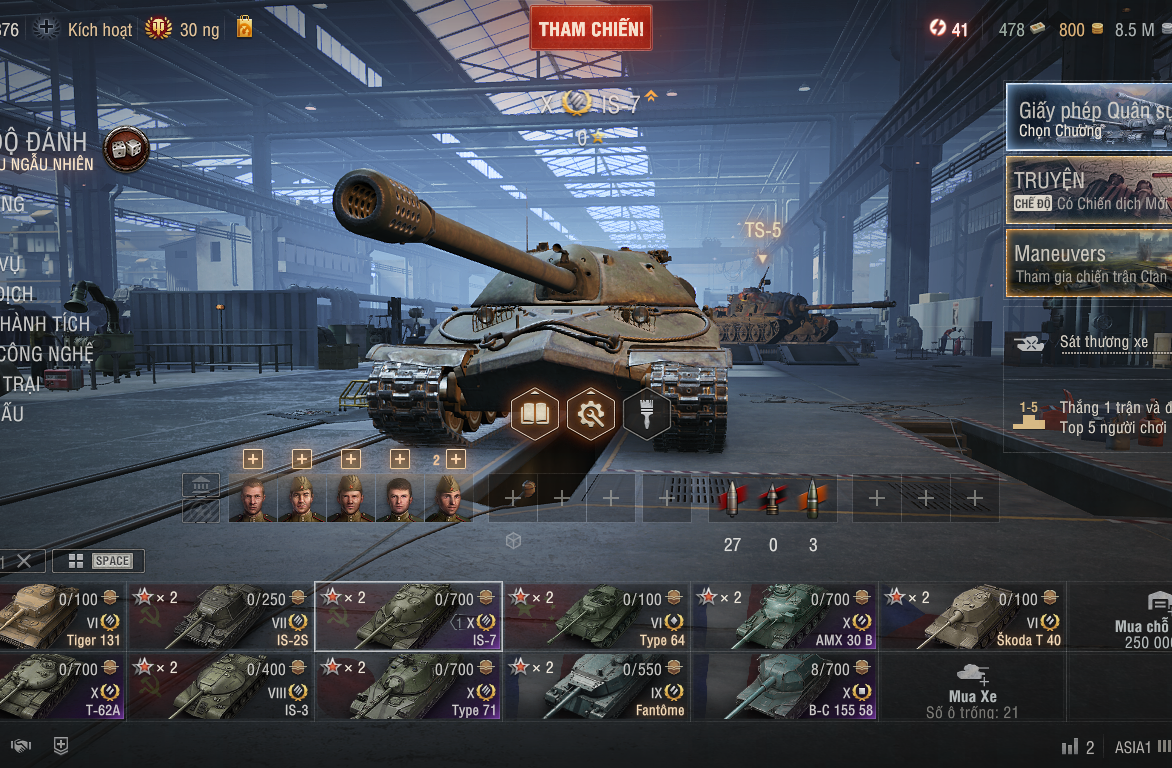The image size is (1172, 768).
Task: Choose the B-C 155 58 artillery
Action: (784, 686)
